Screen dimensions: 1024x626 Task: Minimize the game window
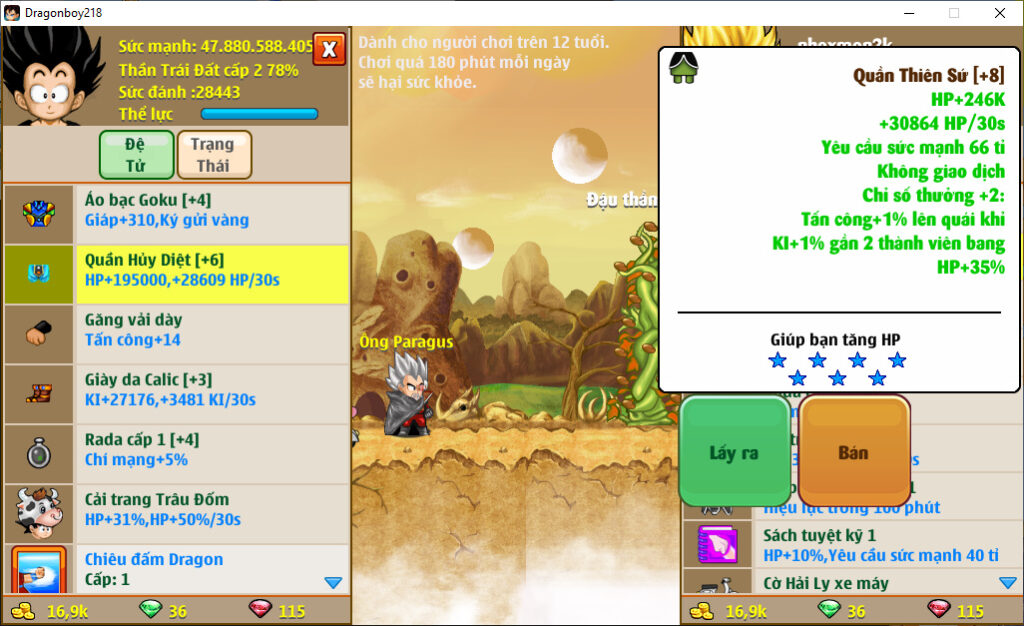[x=909, y=13]
